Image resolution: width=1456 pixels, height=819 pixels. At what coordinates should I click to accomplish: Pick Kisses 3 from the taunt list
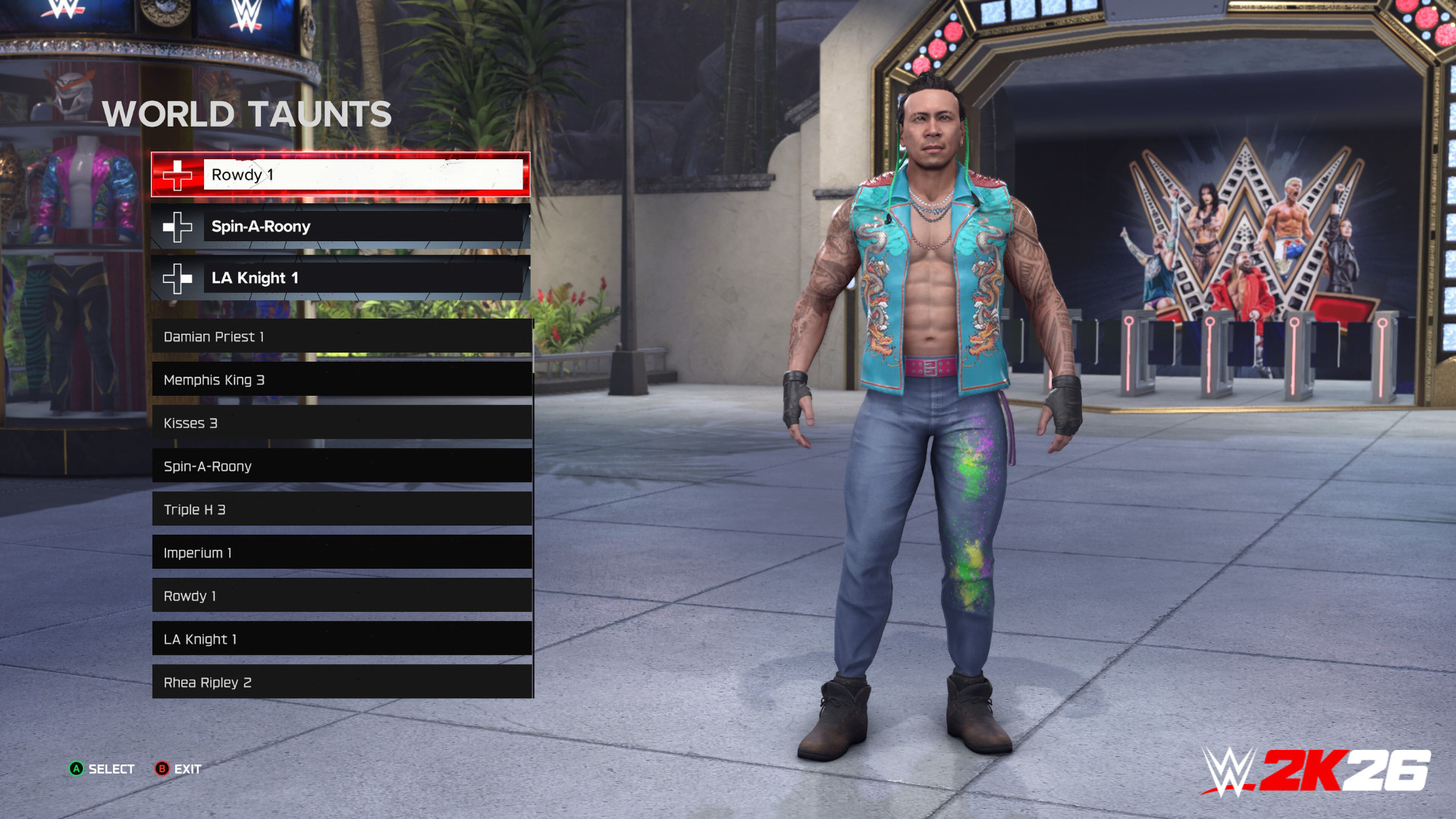click(341, 422)
